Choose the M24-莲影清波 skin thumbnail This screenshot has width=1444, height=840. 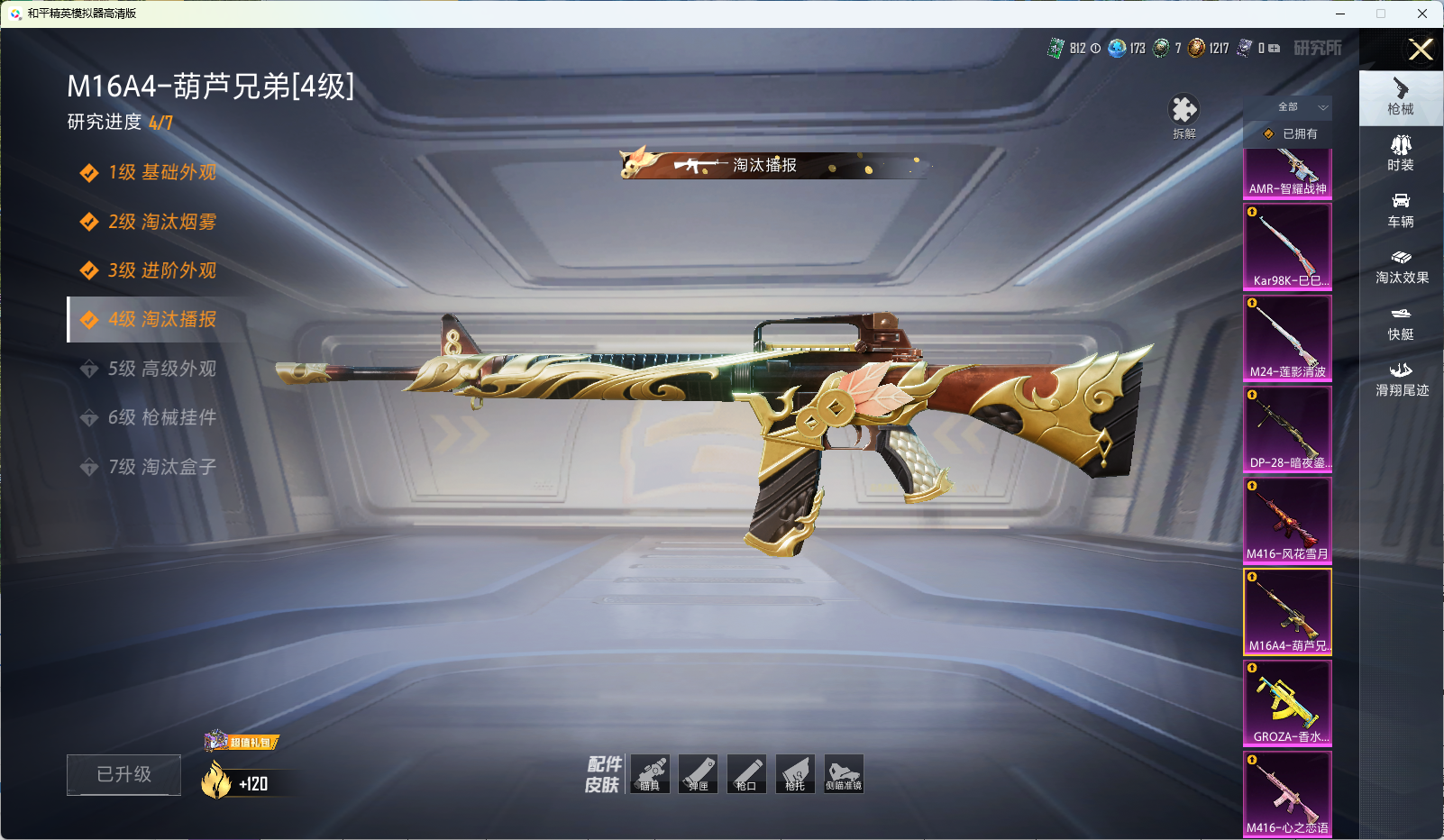pyautogui.click(x=1287, y=337)
